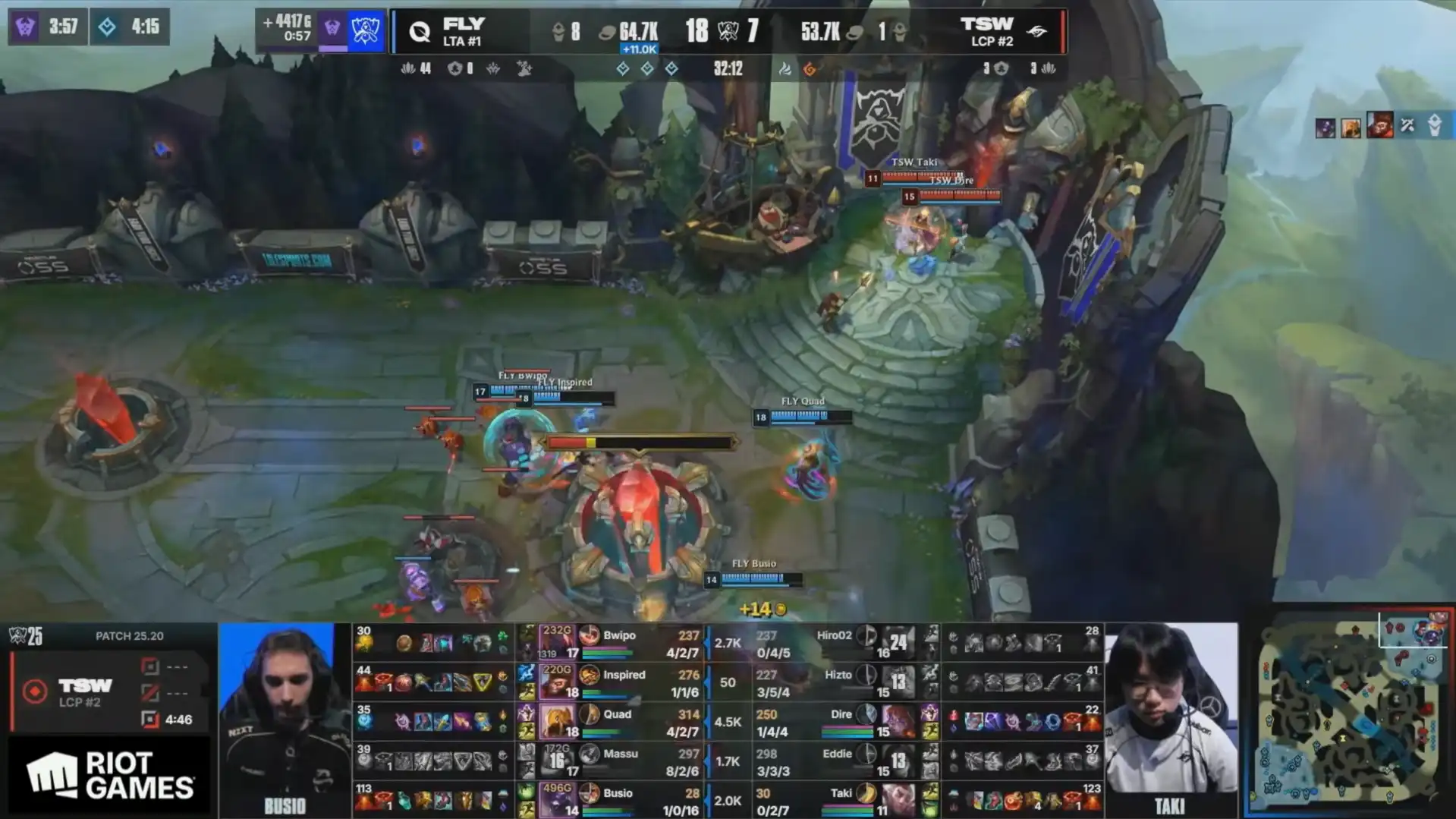This screenshot has height=819, width=1456.
Task: Select Quad's scoreboard row
Action: [x=618, y=721]
